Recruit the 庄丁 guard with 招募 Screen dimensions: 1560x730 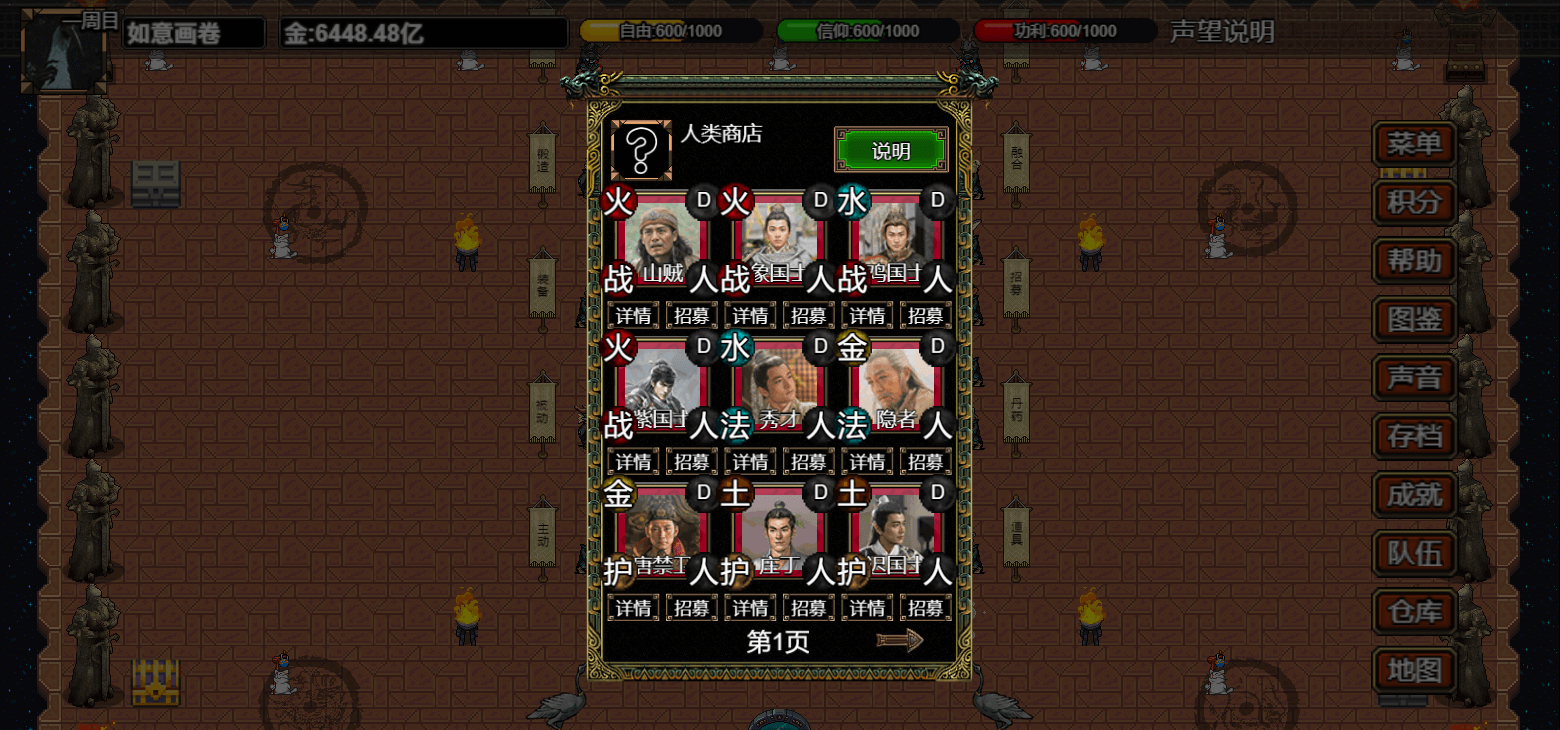pos(808,608)
